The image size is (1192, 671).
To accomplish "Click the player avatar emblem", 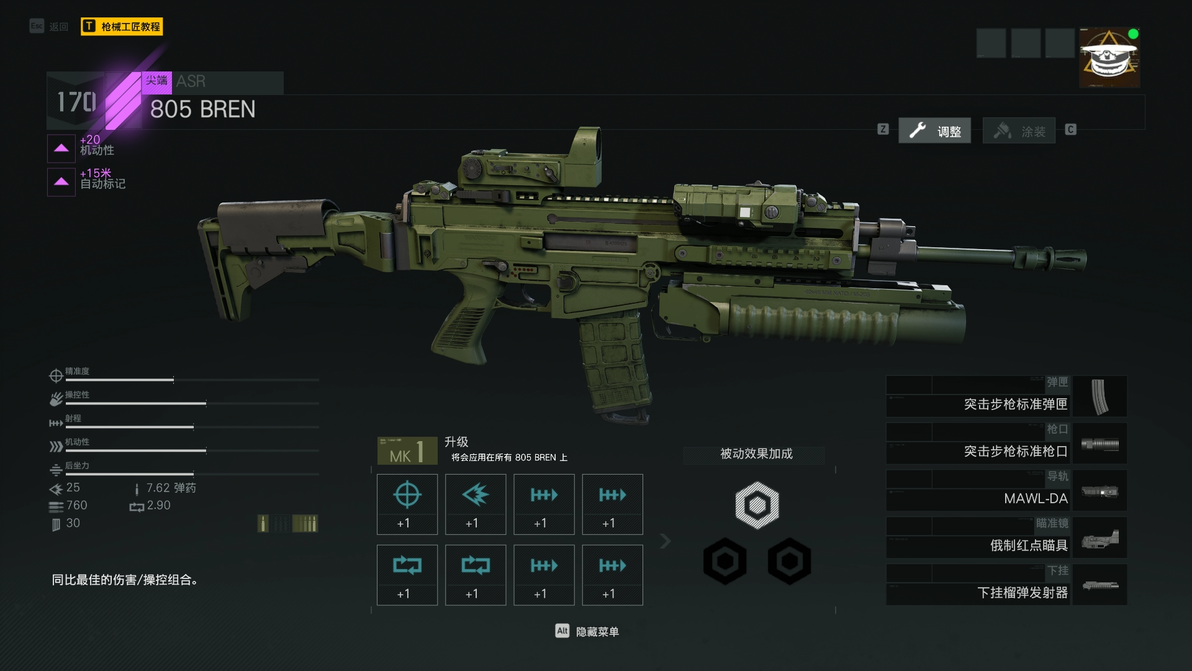I will point(1109,58).
